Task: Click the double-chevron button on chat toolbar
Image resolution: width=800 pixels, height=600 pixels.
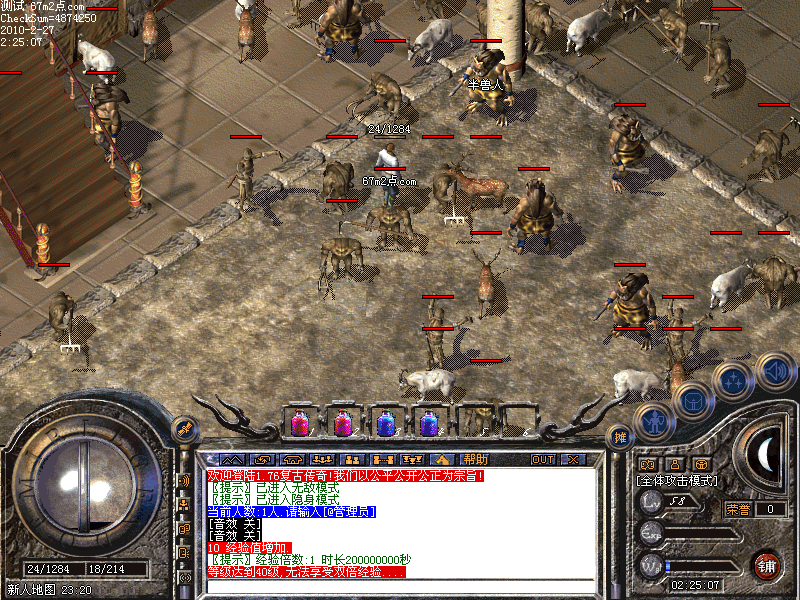Action: (232, 459)
